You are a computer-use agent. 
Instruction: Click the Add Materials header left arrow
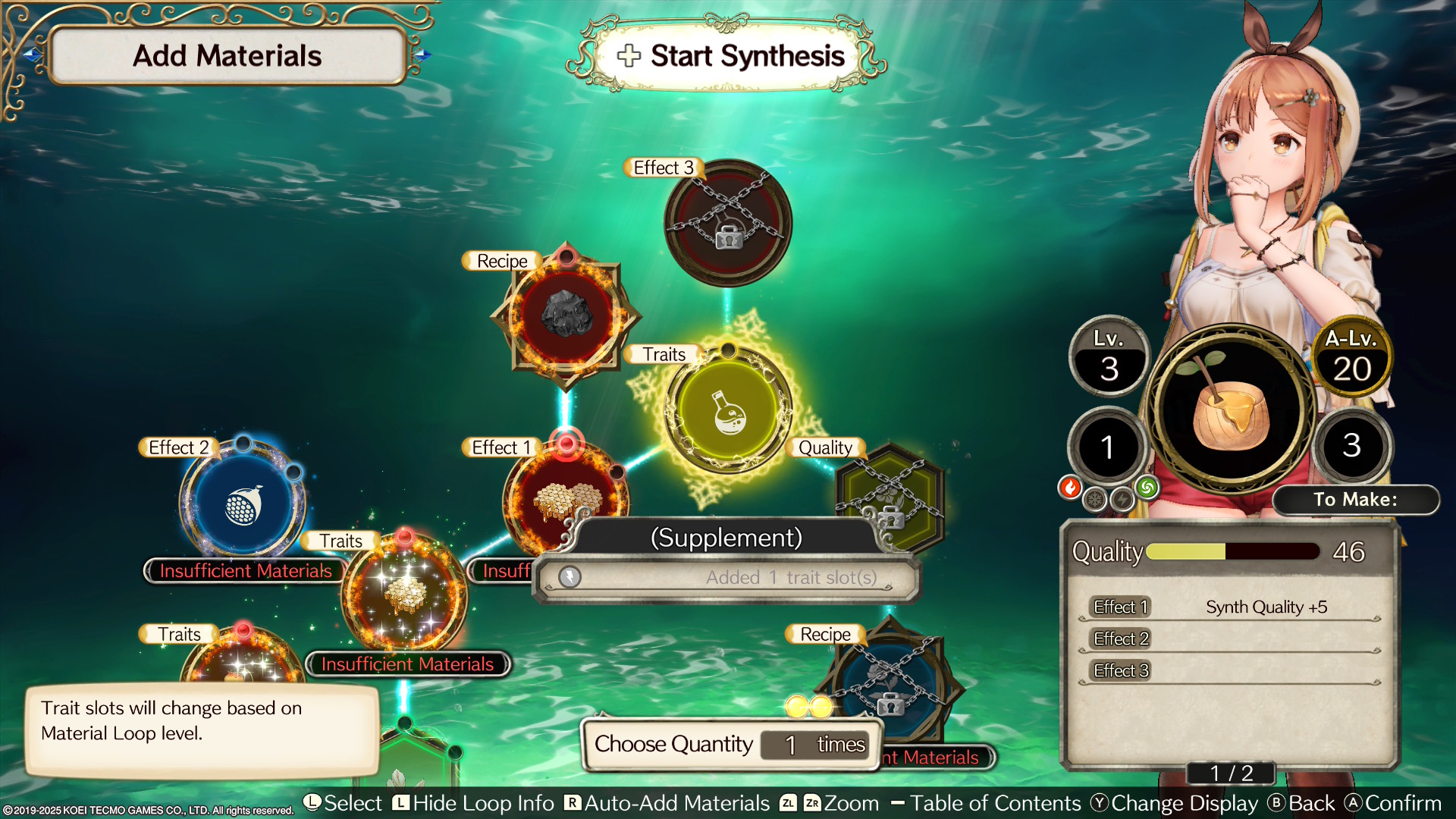(32, 55)
